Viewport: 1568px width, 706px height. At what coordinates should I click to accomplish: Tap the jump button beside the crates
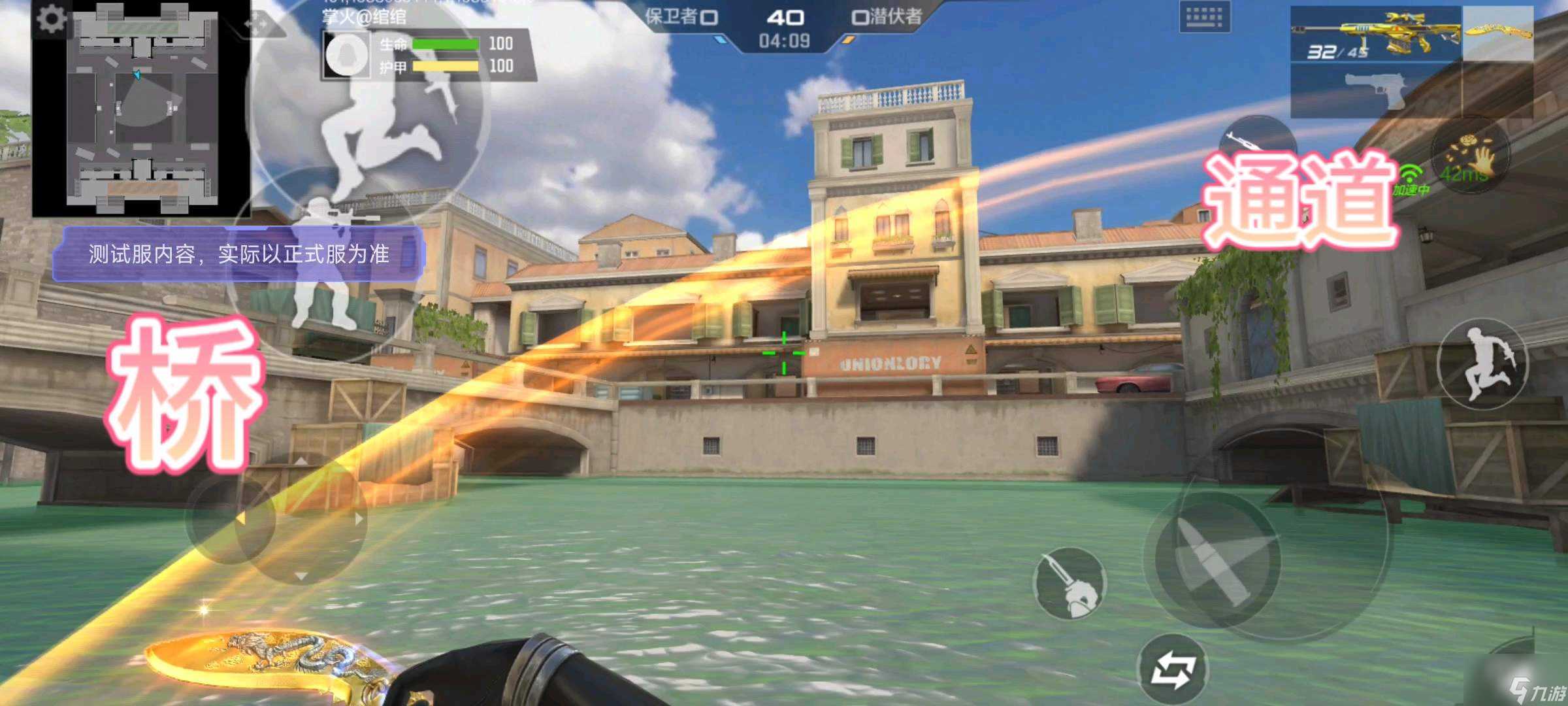[1483, 363]
